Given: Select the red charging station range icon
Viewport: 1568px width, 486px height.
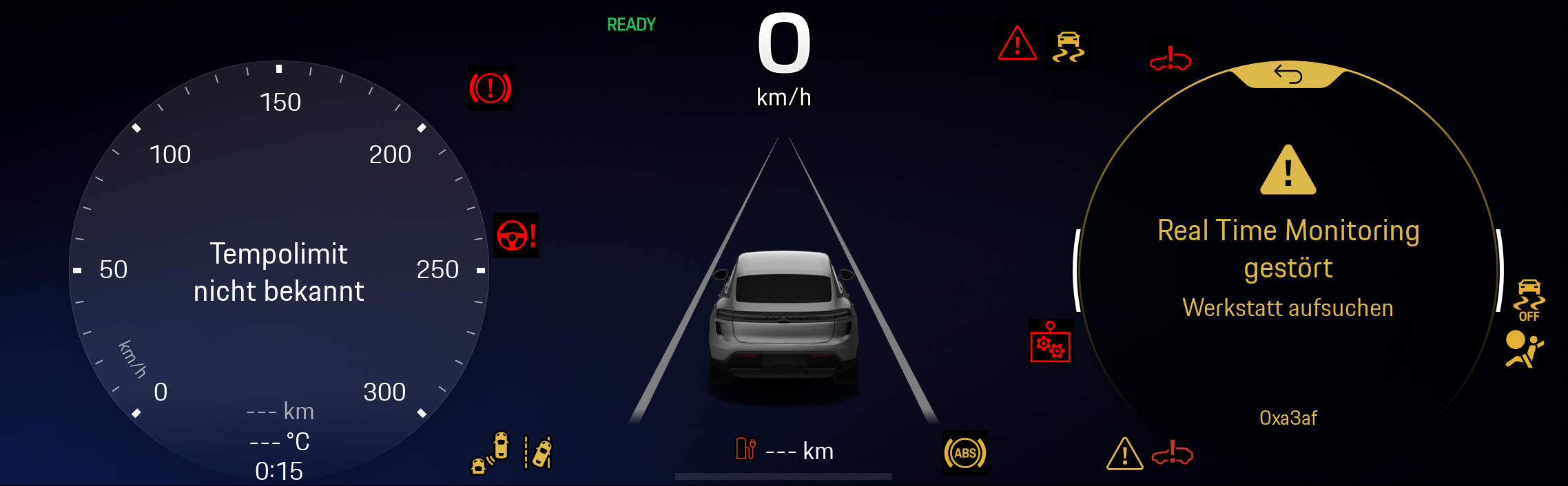Looking at the screenshot, I should point(746,449).
